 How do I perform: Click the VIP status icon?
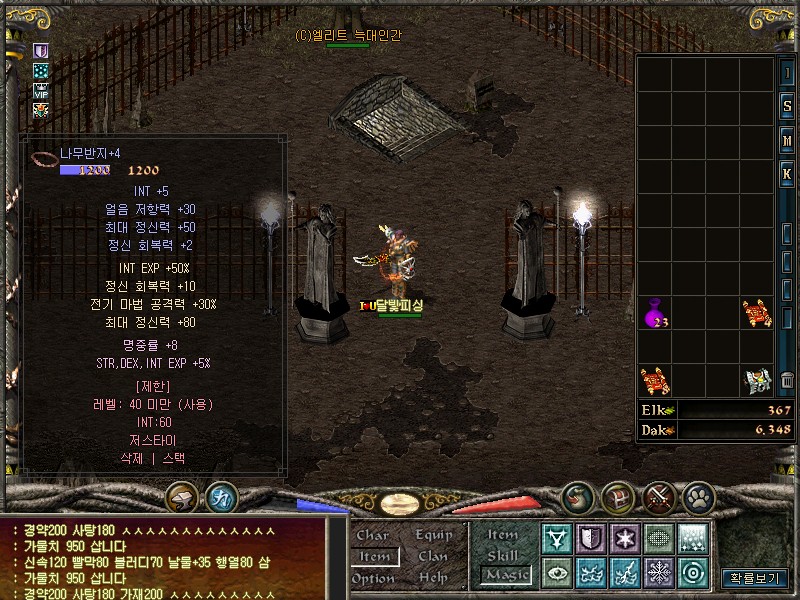tap(41, 90)
